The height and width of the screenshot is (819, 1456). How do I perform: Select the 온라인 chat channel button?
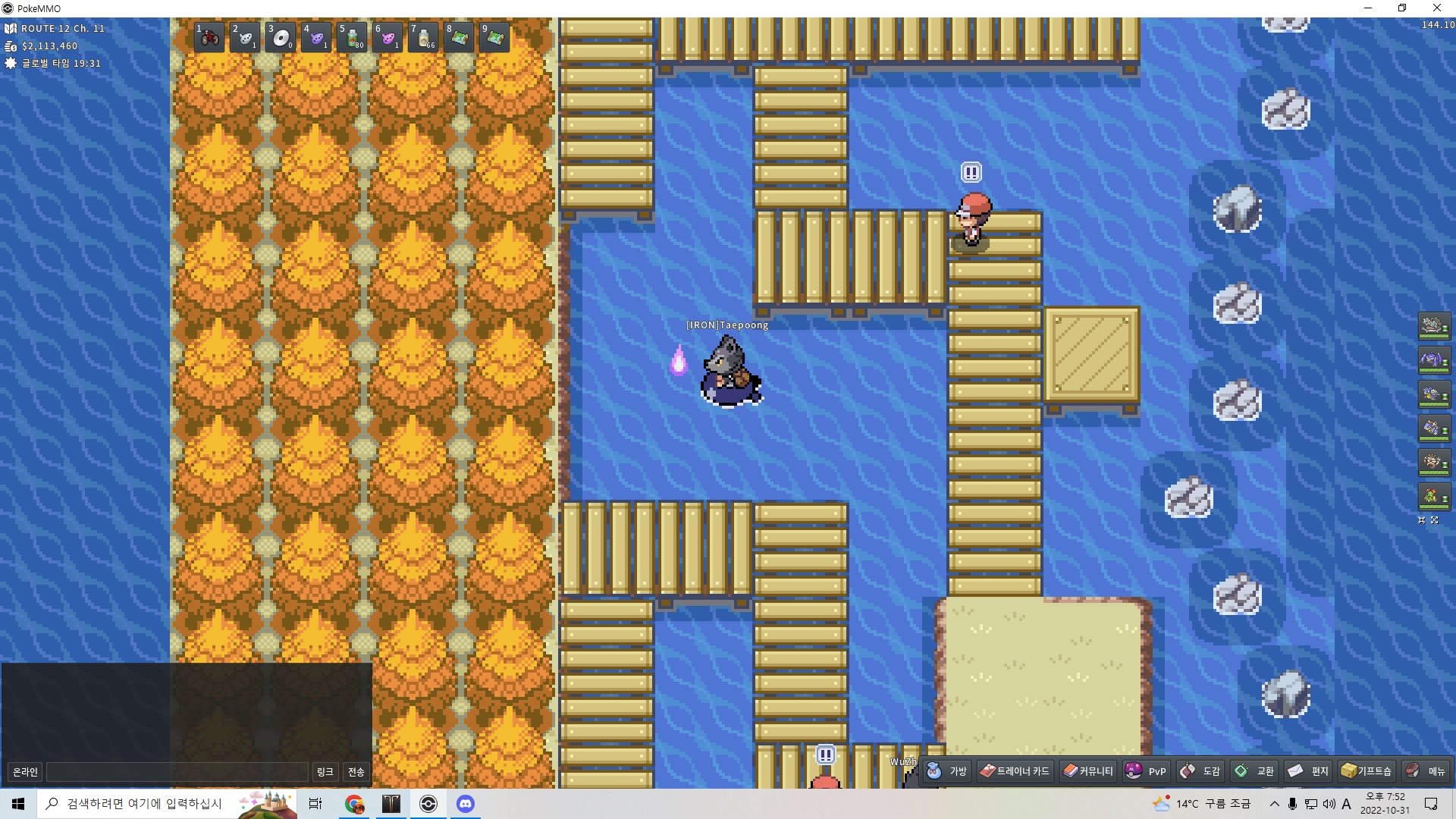(x=25, y=772)
